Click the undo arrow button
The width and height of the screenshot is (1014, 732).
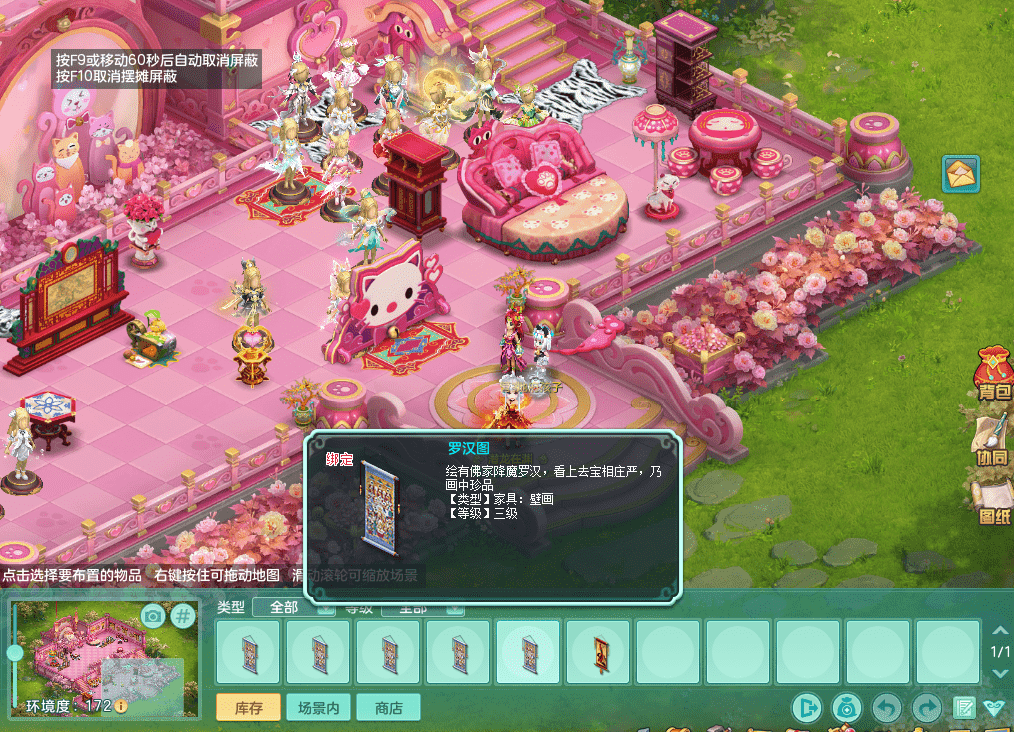coord(886,708)
